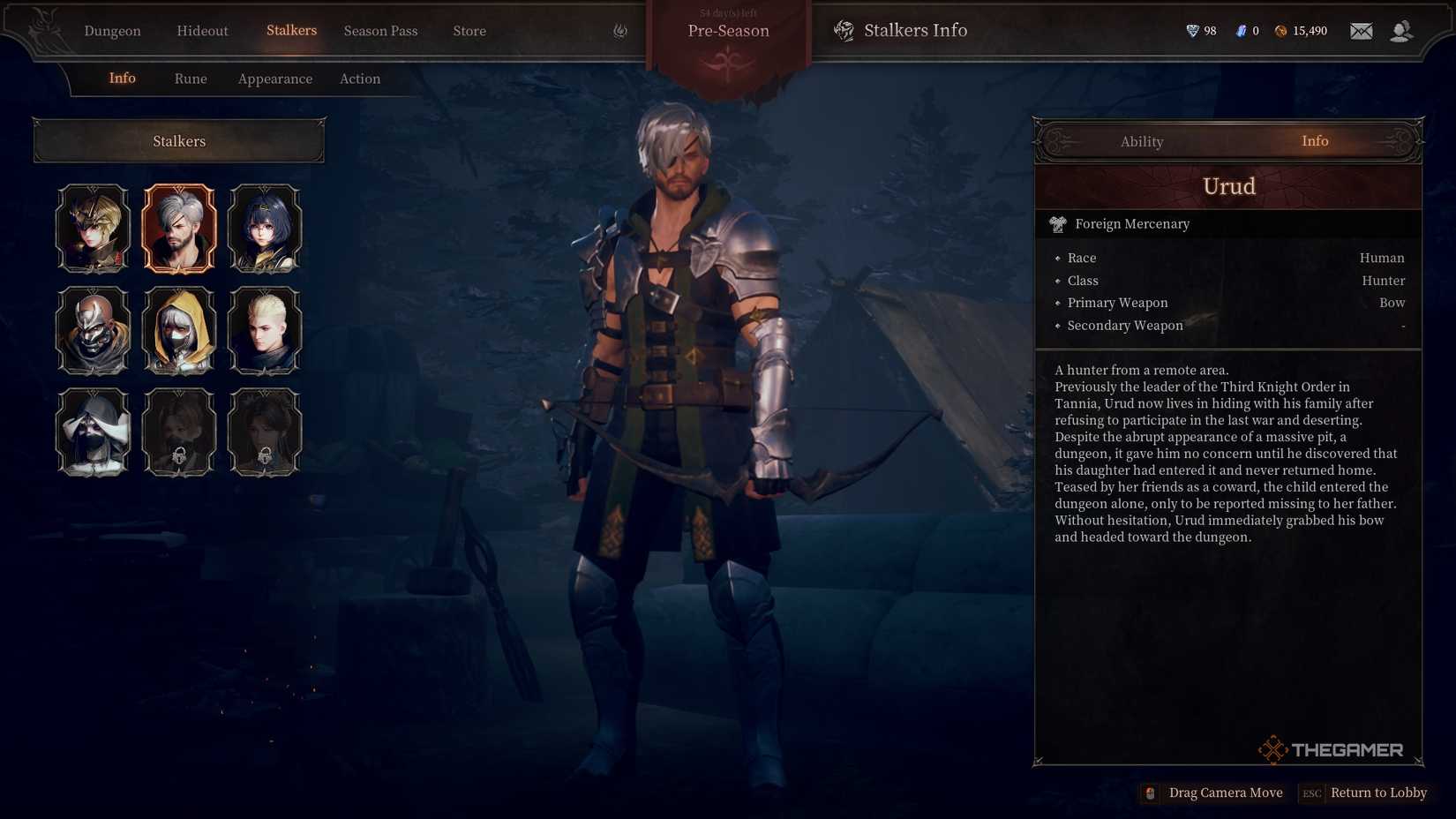Open the Dungeon menu
This screenshot has width=1456, height=819.
[x=112, y=31]
